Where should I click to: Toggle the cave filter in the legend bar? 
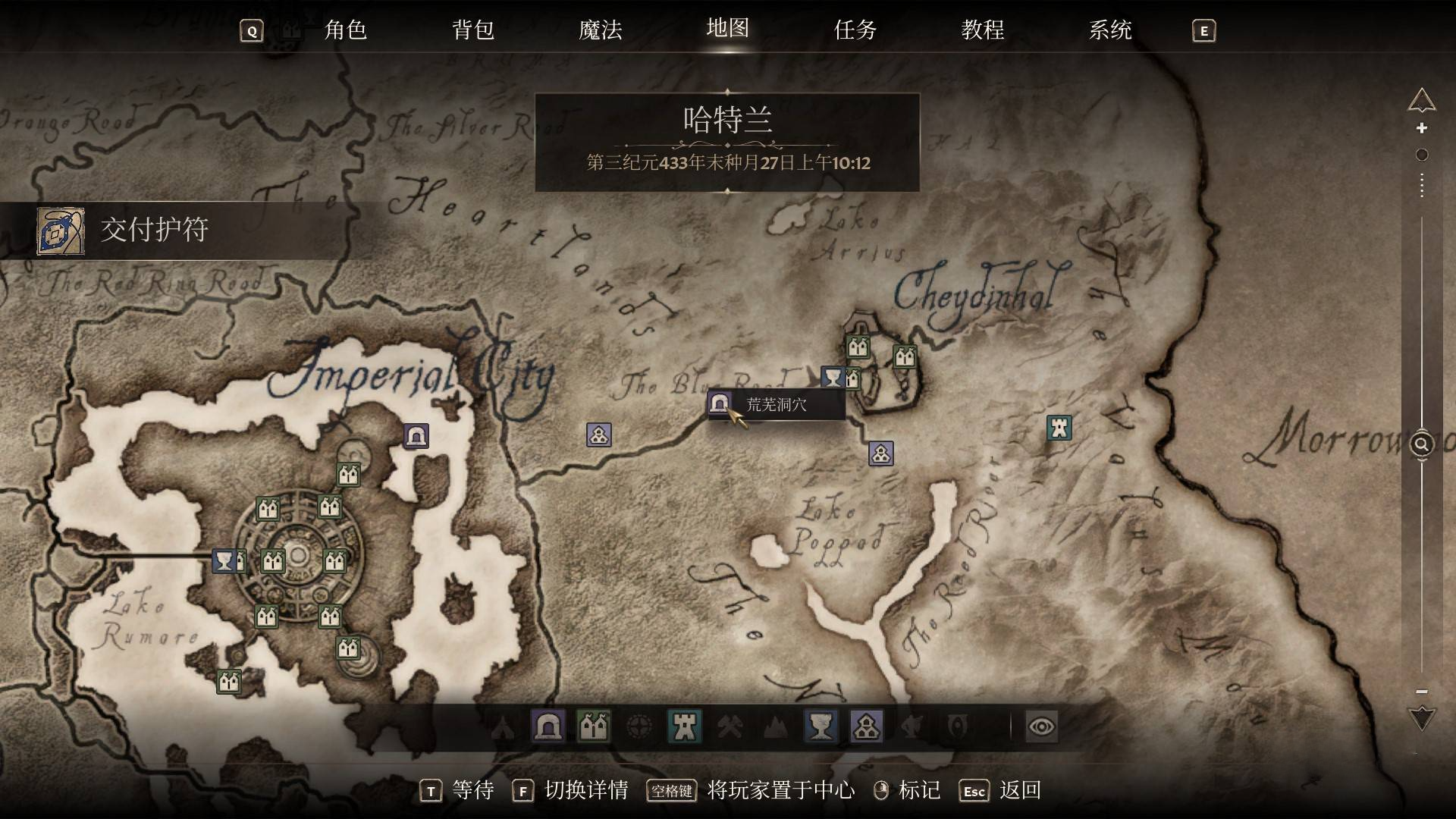tap(548, 726)
